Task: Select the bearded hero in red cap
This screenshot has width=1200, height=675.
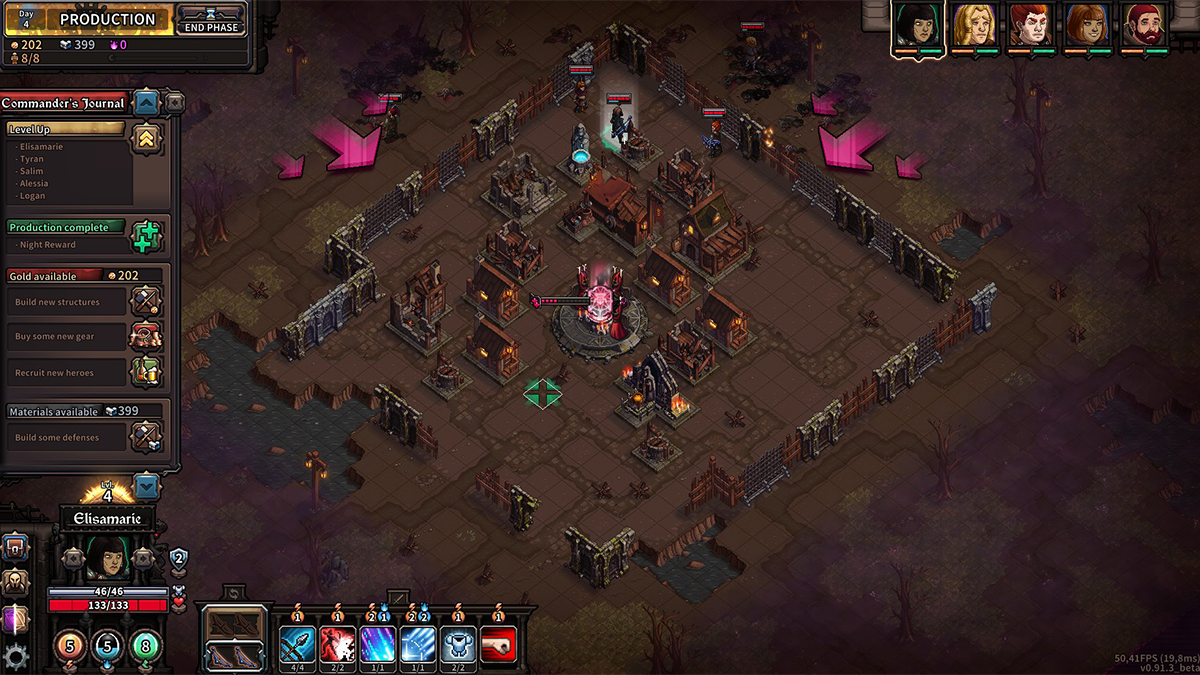Action: pos(1143,25)
